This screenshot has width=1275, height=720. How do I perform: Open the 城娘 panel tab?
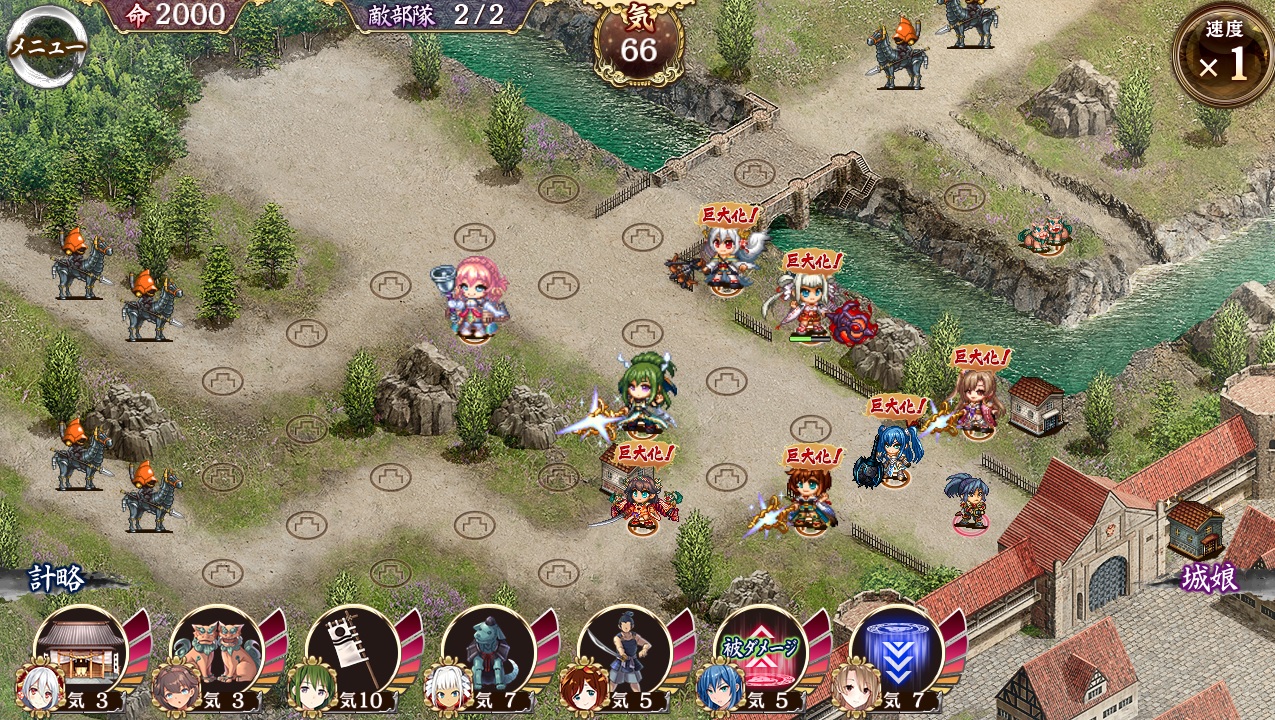[x=1209, y=578]
